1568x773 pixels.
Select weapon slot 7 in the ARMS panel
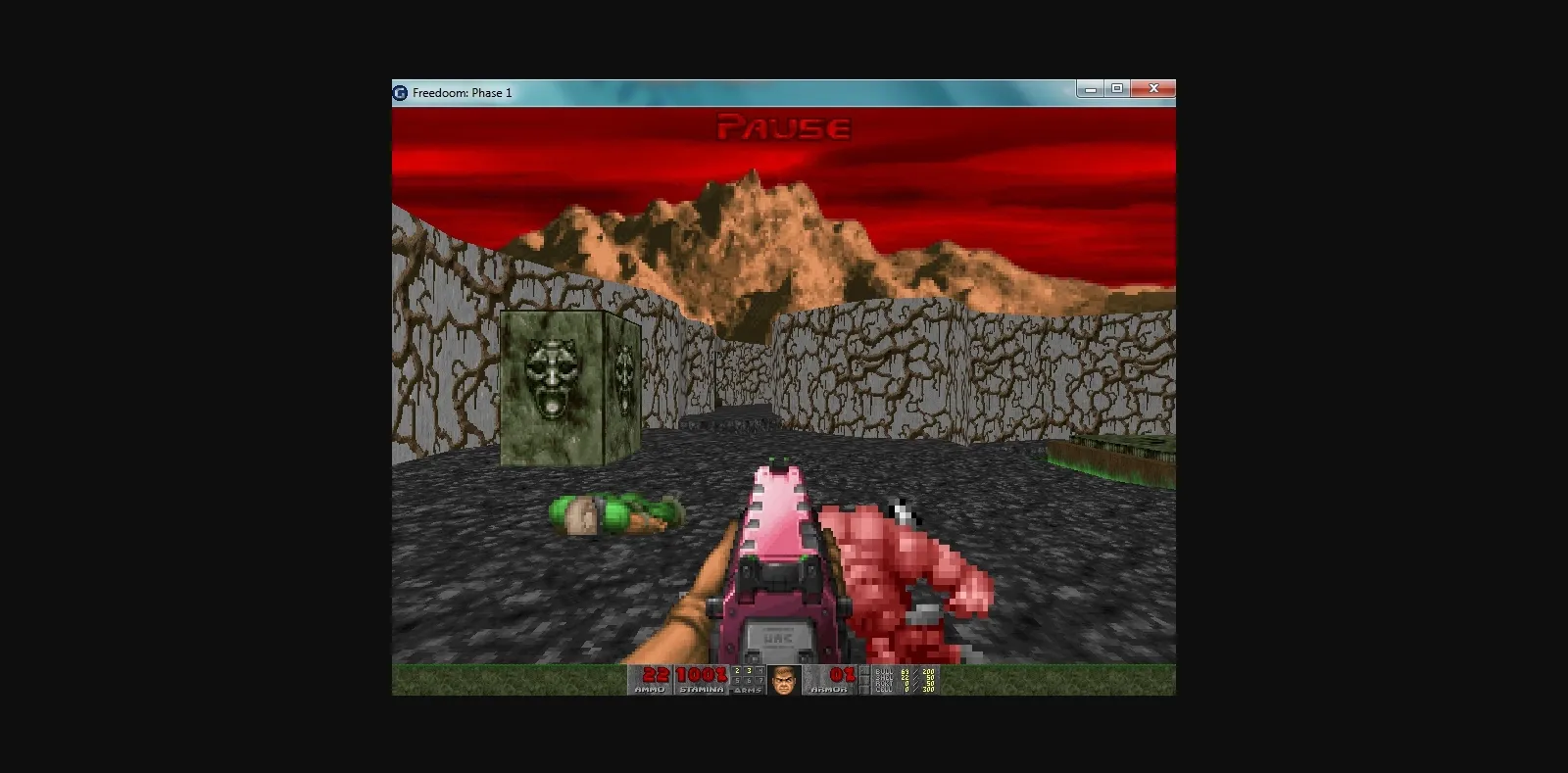[761, 683]
